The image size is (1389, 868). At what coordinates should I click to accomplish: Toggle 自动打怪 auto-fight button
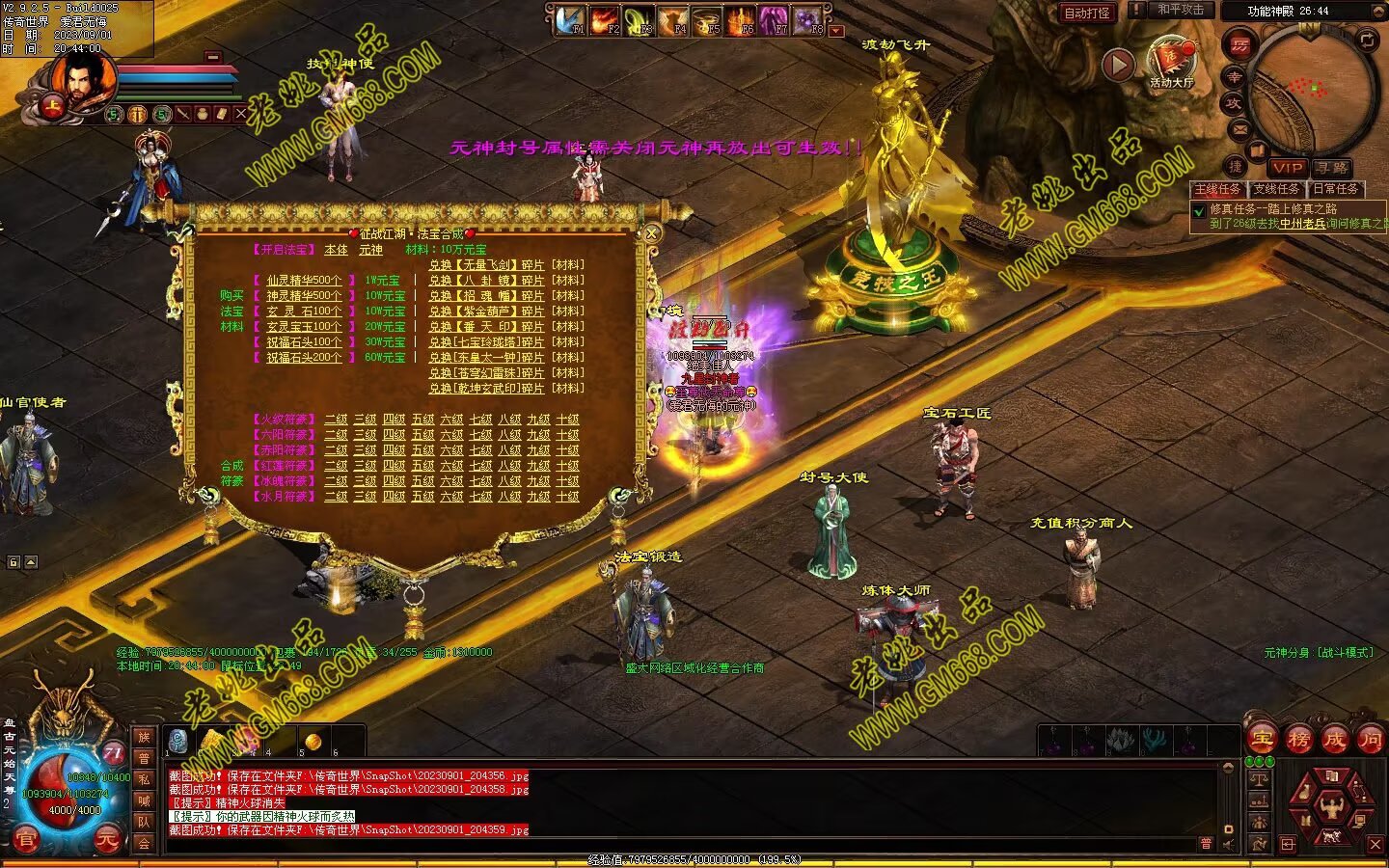(x=1087, y=13)
